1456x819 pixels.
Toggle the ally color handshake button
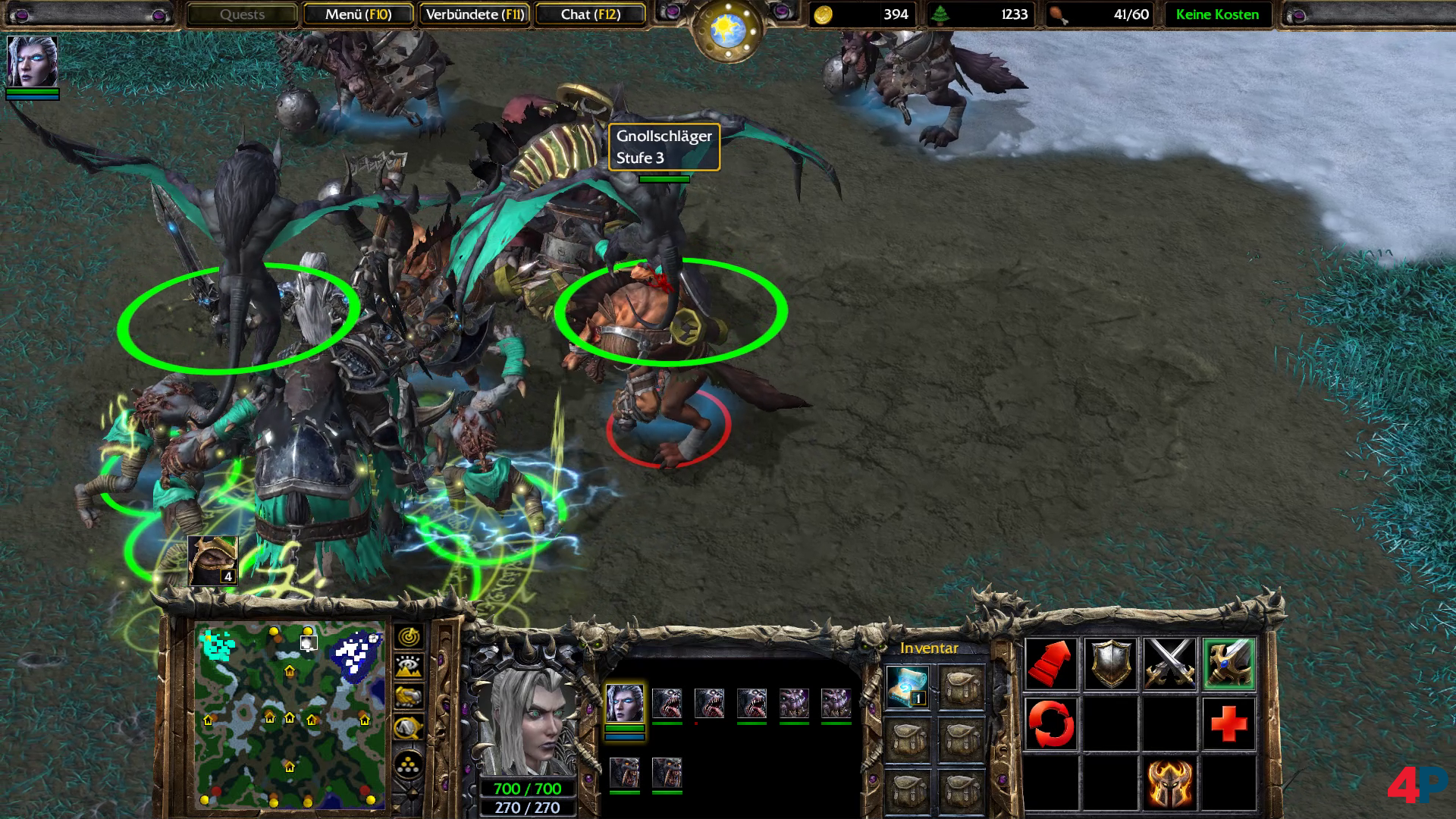click(x=409, y=697)
